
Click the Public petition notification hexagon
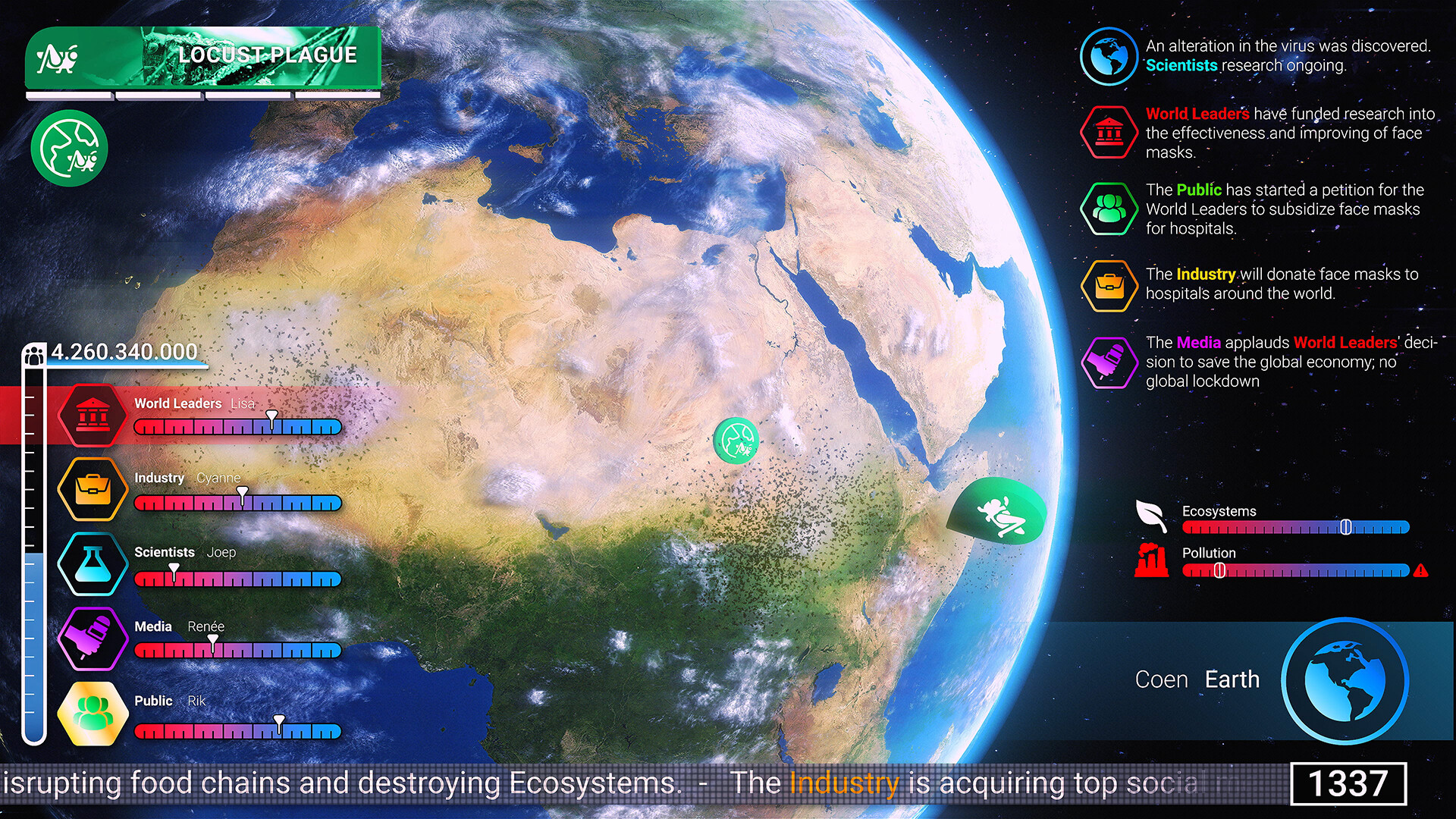tap(1109, 209)
